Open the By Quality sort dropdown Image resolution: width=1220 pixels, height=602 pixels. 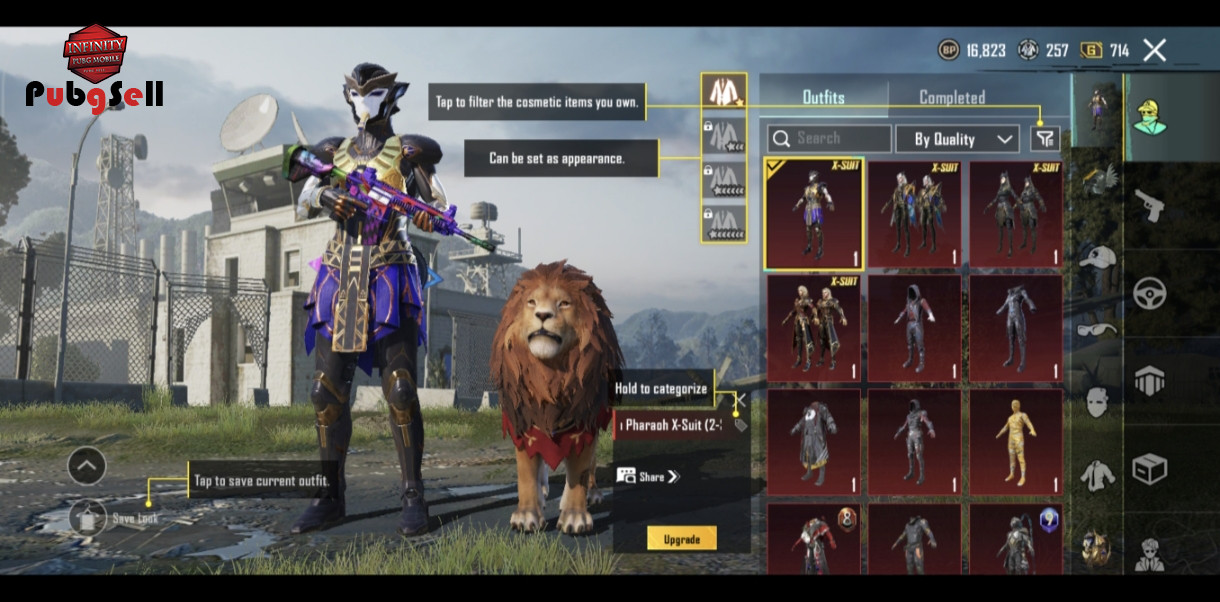tap(956, 139)
